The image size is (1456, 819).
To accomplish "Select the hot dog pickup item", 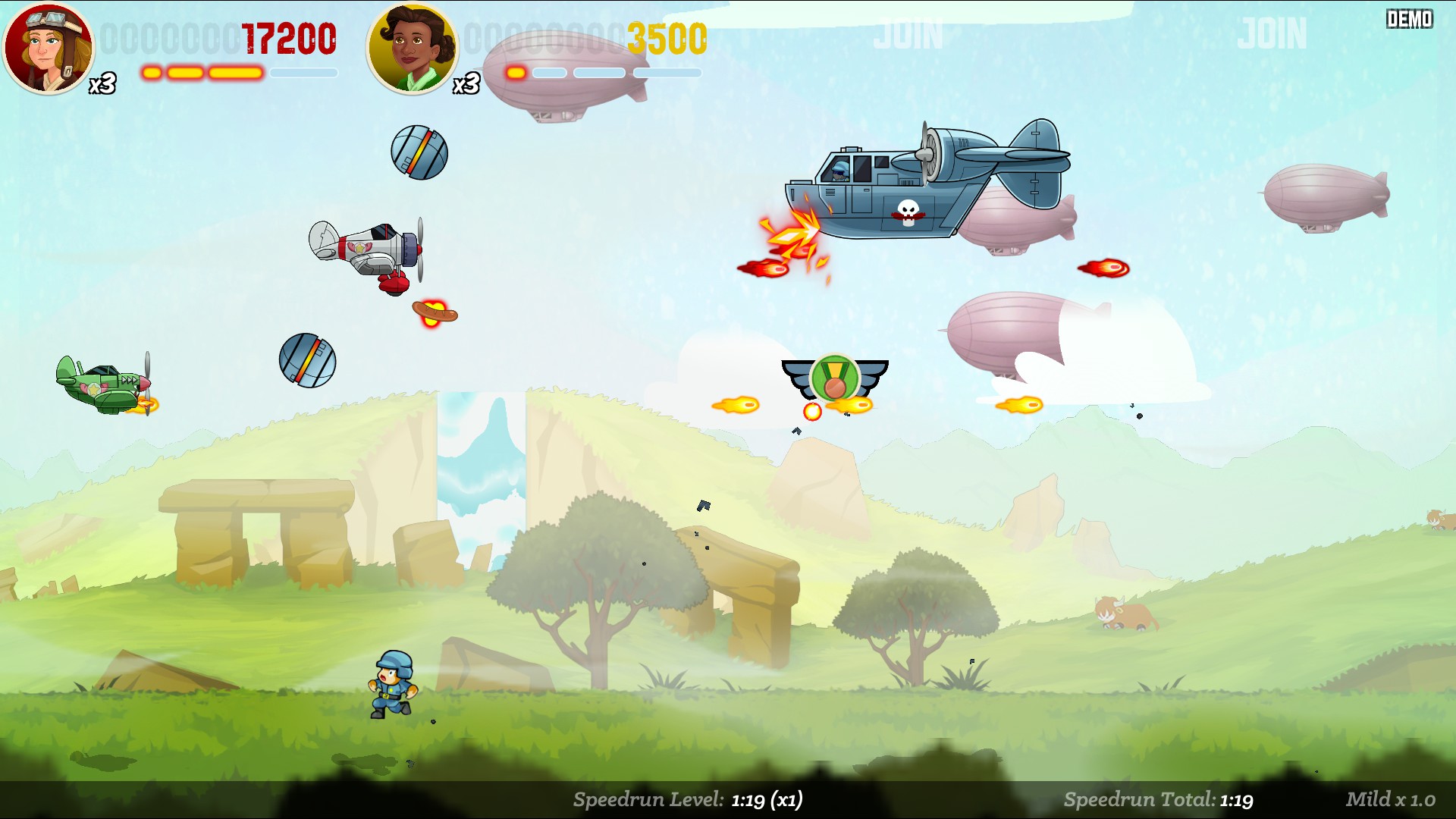I will click(434, 312).
